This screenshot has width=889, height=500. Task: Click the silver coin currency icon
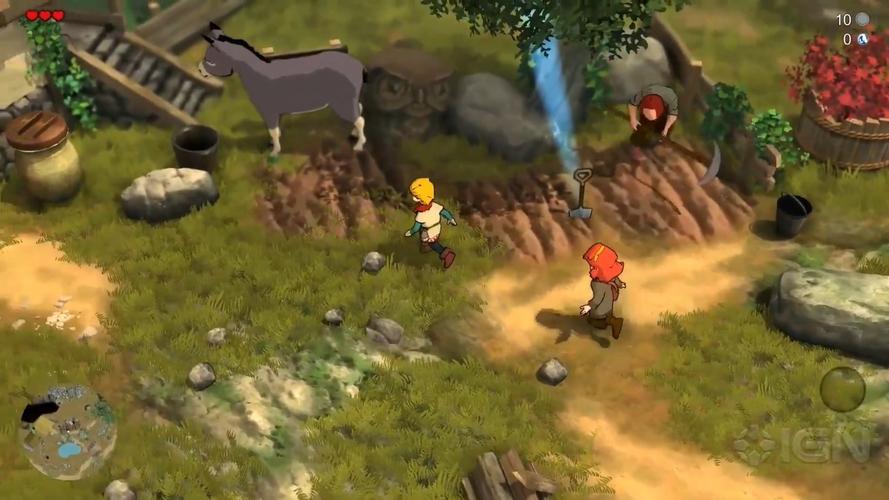click(x=862, y=19)
